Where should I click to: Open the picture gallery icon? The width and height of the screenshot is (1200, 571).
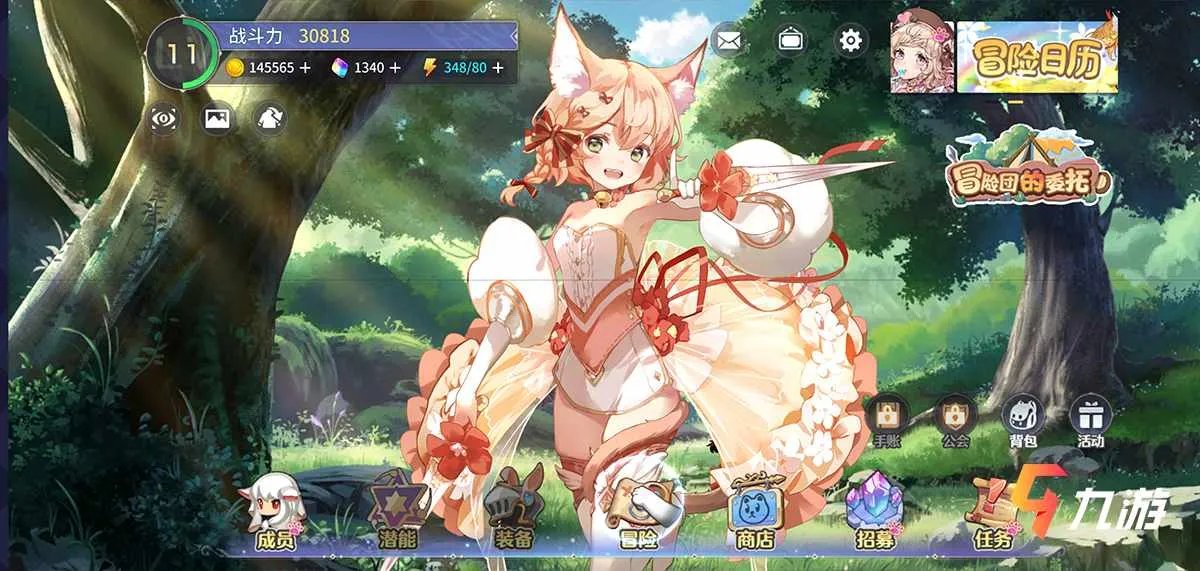click(x=217, y=119)
